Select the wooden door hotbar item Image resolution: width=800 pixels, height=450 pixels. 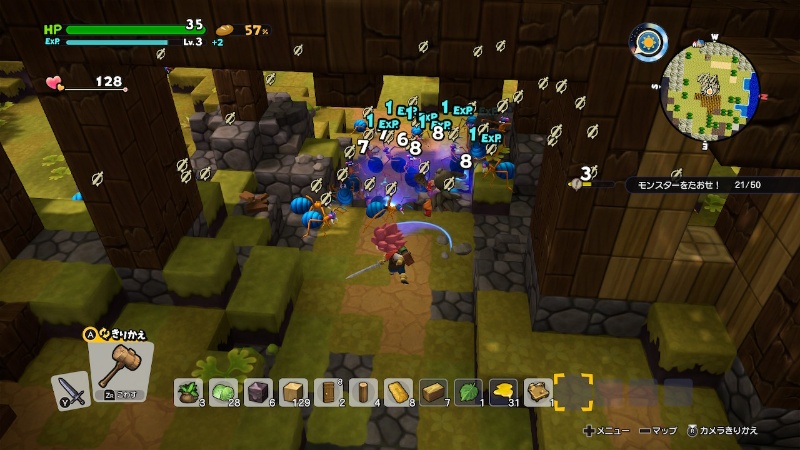(328, 392)
